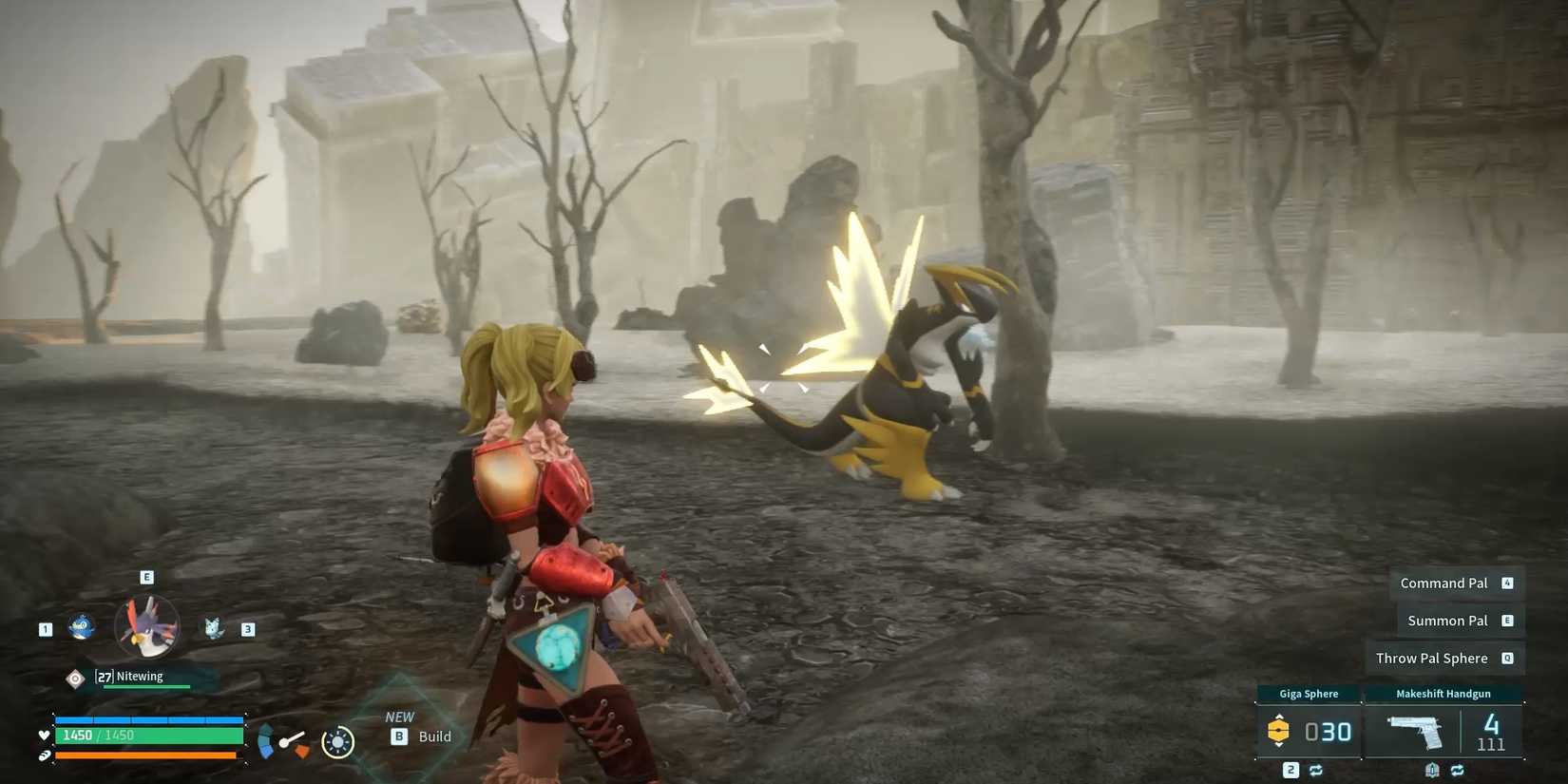This screenshot has height=784, width=1568.
Task: Expand sphere selection with the up arrow
Action: [1278, 716]
